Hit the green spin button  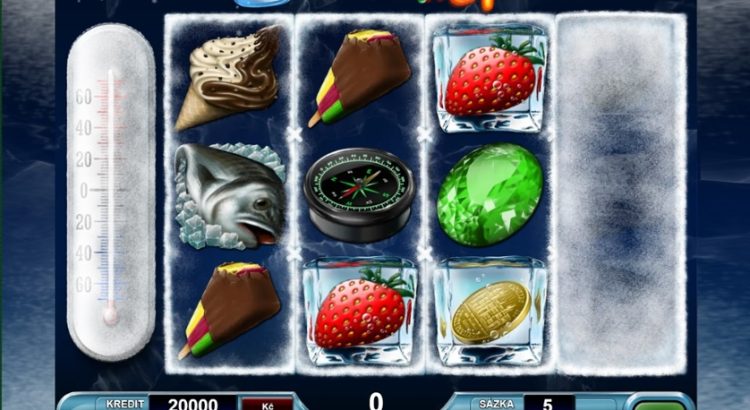pos(659,404)
